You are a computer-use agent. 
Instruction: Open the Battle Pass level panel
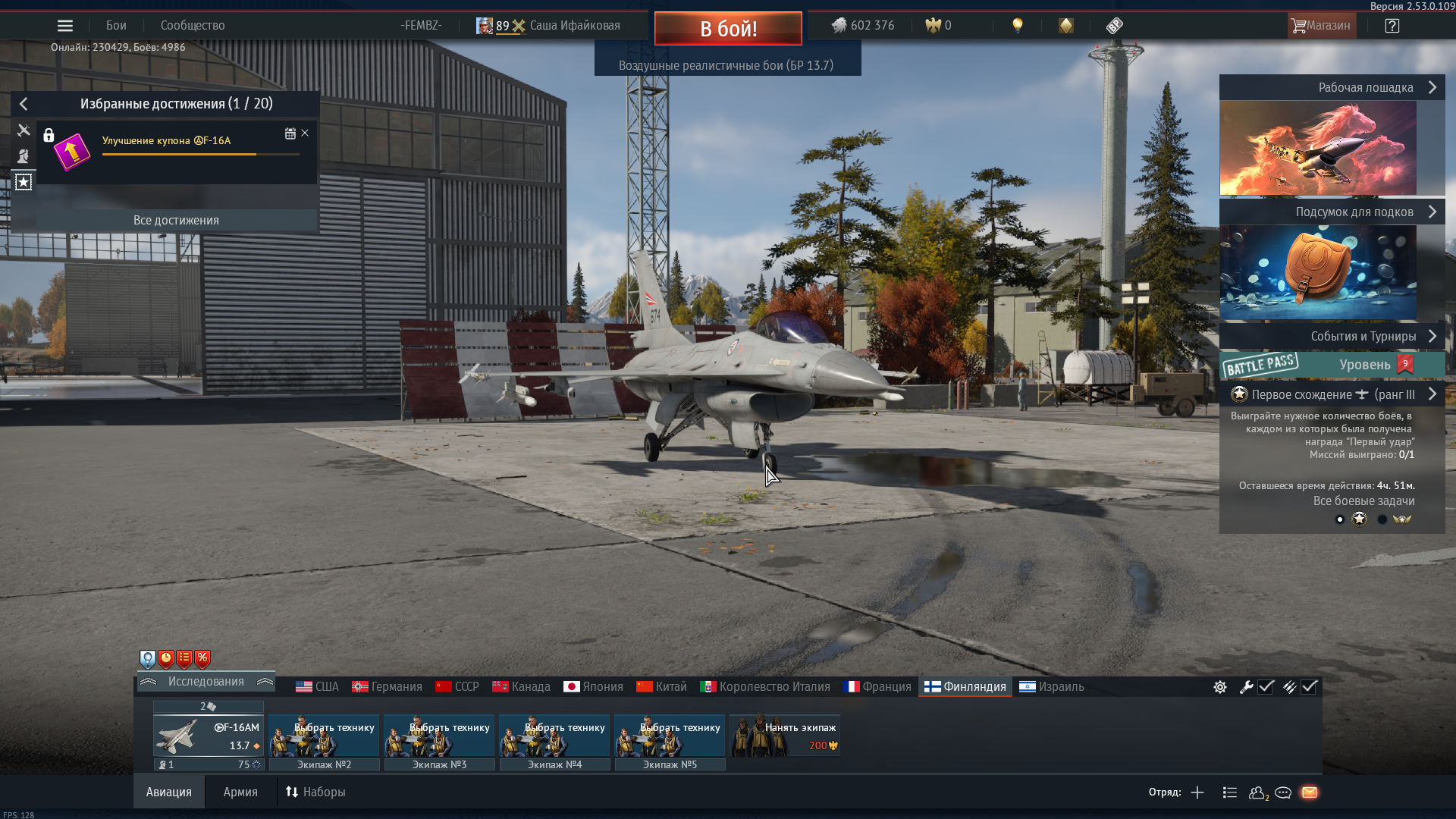1332,365
